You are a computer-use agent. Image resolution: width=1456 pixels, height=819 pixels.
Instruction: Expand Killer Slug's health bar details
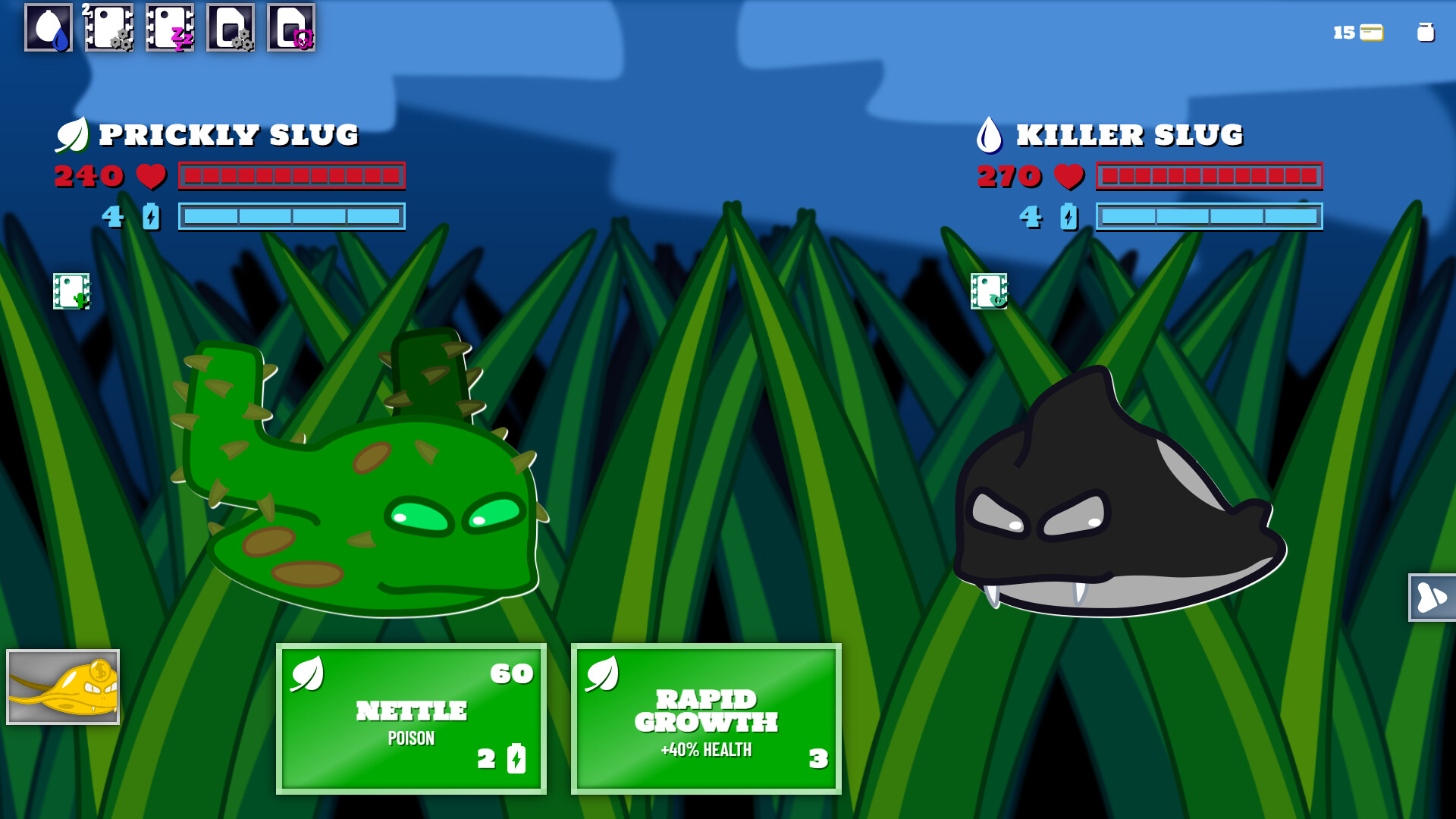pyautogui.click(x=1209, y=177)
